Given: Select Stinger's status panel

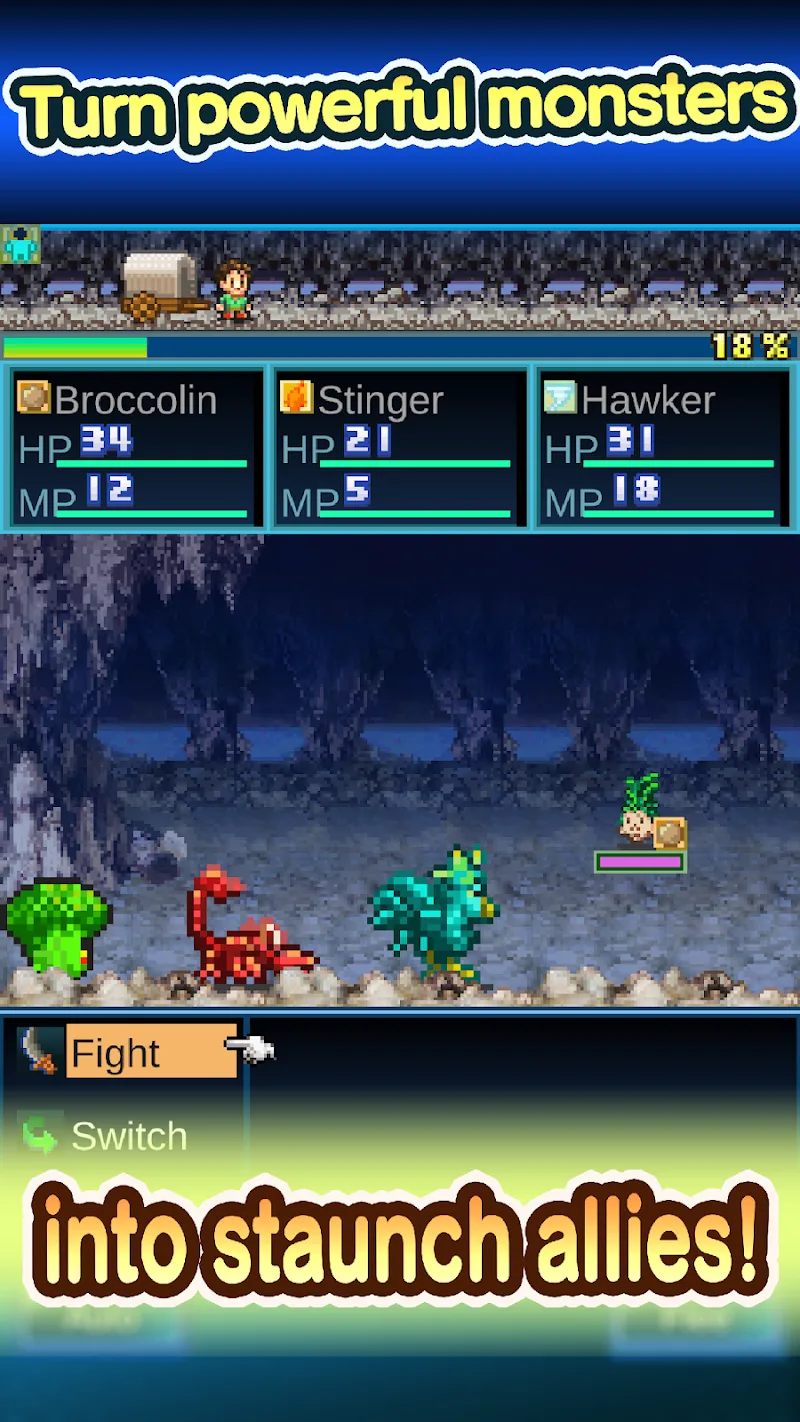Looking at the screenshot, I should (400, 447).
